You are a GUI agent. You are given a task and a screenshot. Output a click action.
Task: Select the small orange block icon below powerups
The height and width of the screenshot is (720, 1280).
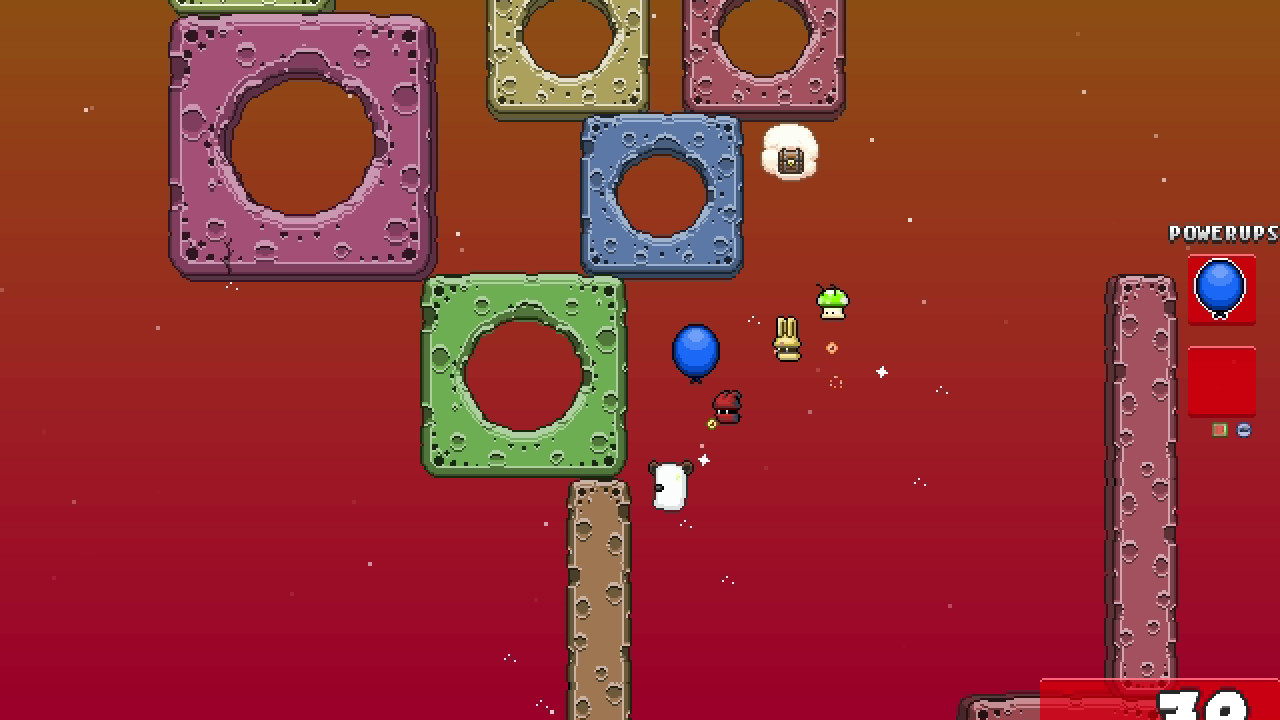(1220, 428)
